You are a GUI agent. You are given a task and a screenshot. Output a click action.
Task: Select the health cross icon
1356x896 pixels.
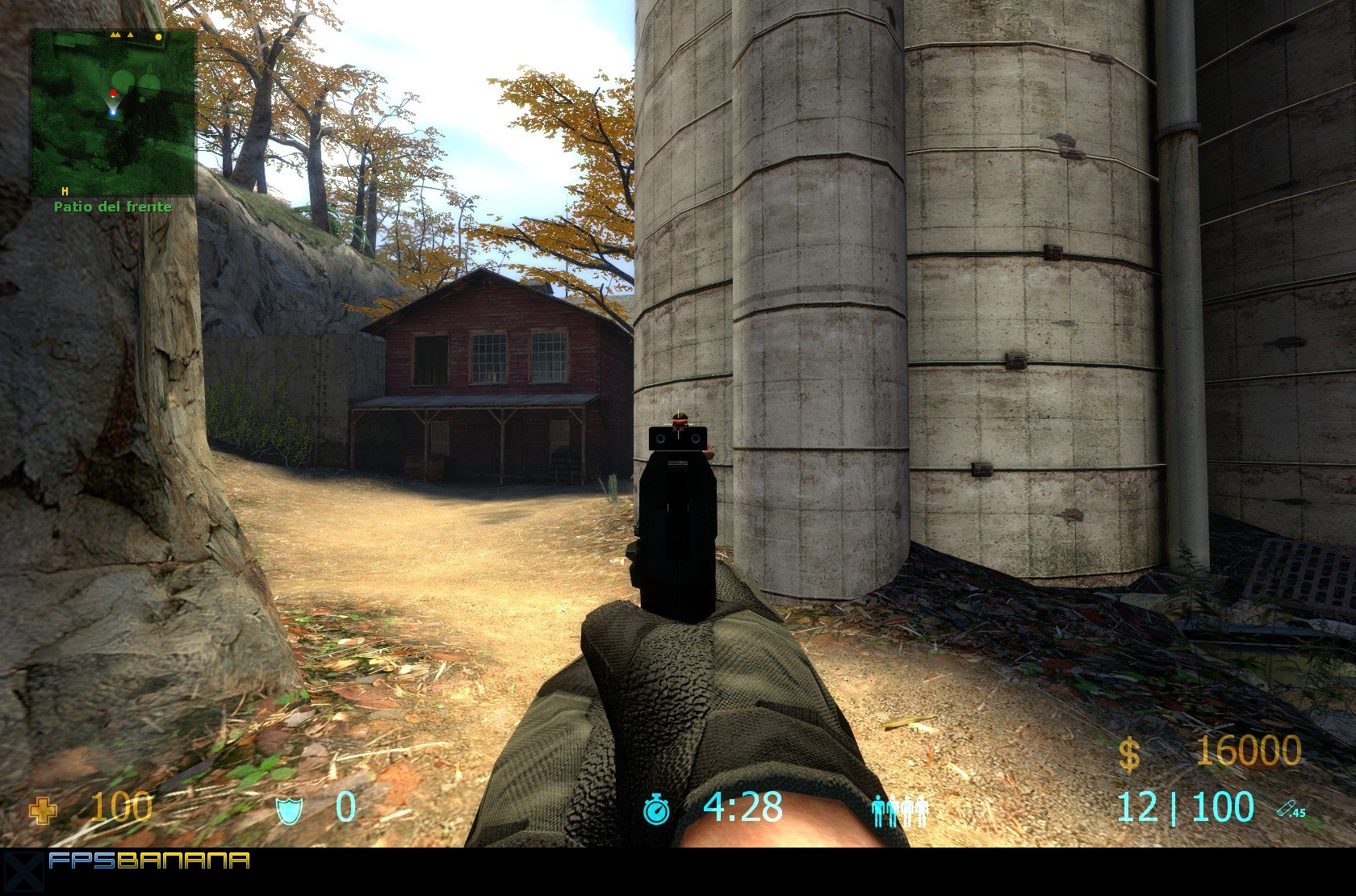(x=43, y=810)
